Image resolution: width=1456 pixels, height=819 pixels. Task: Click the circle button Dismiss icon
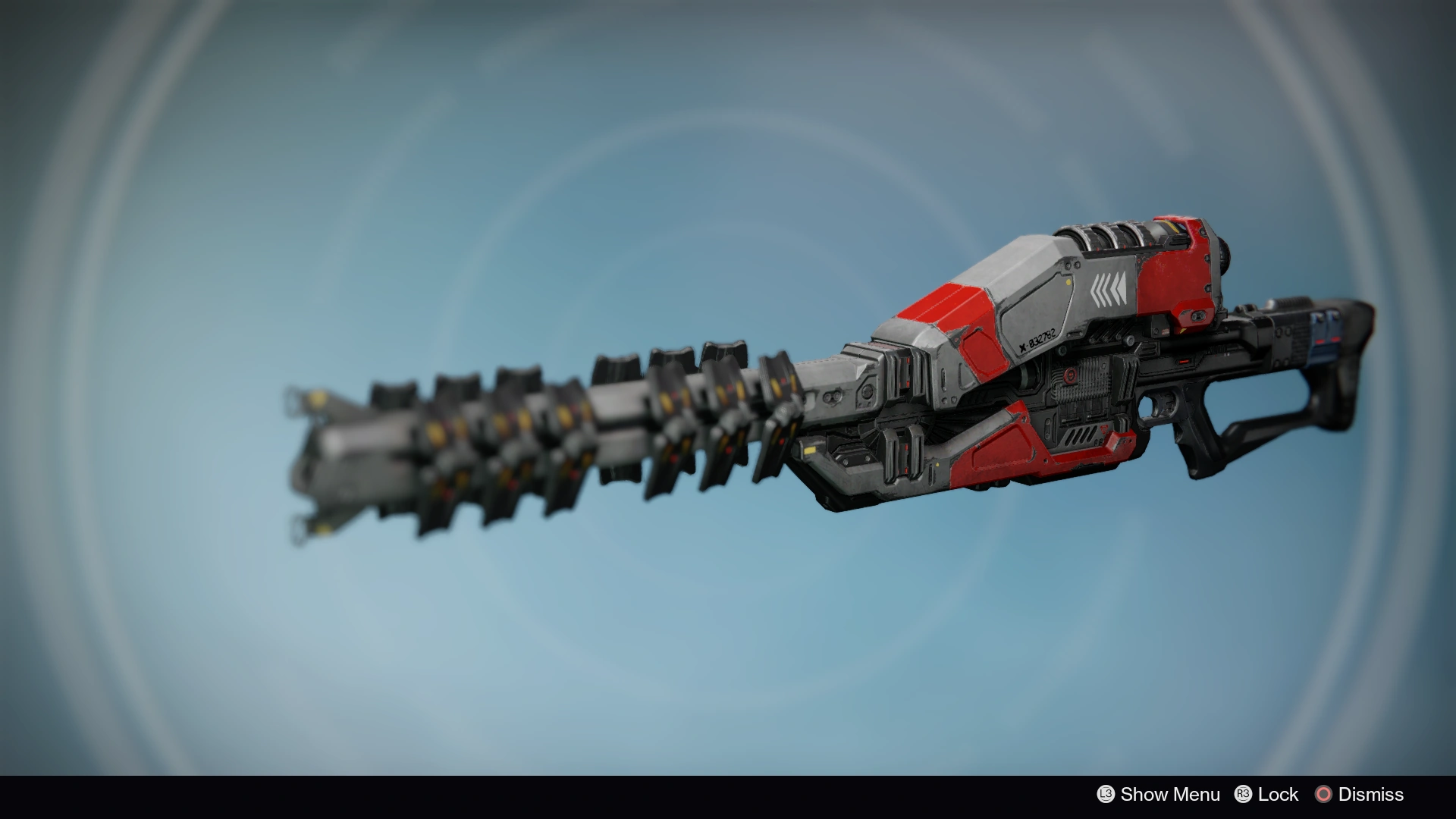(1323, 794)
